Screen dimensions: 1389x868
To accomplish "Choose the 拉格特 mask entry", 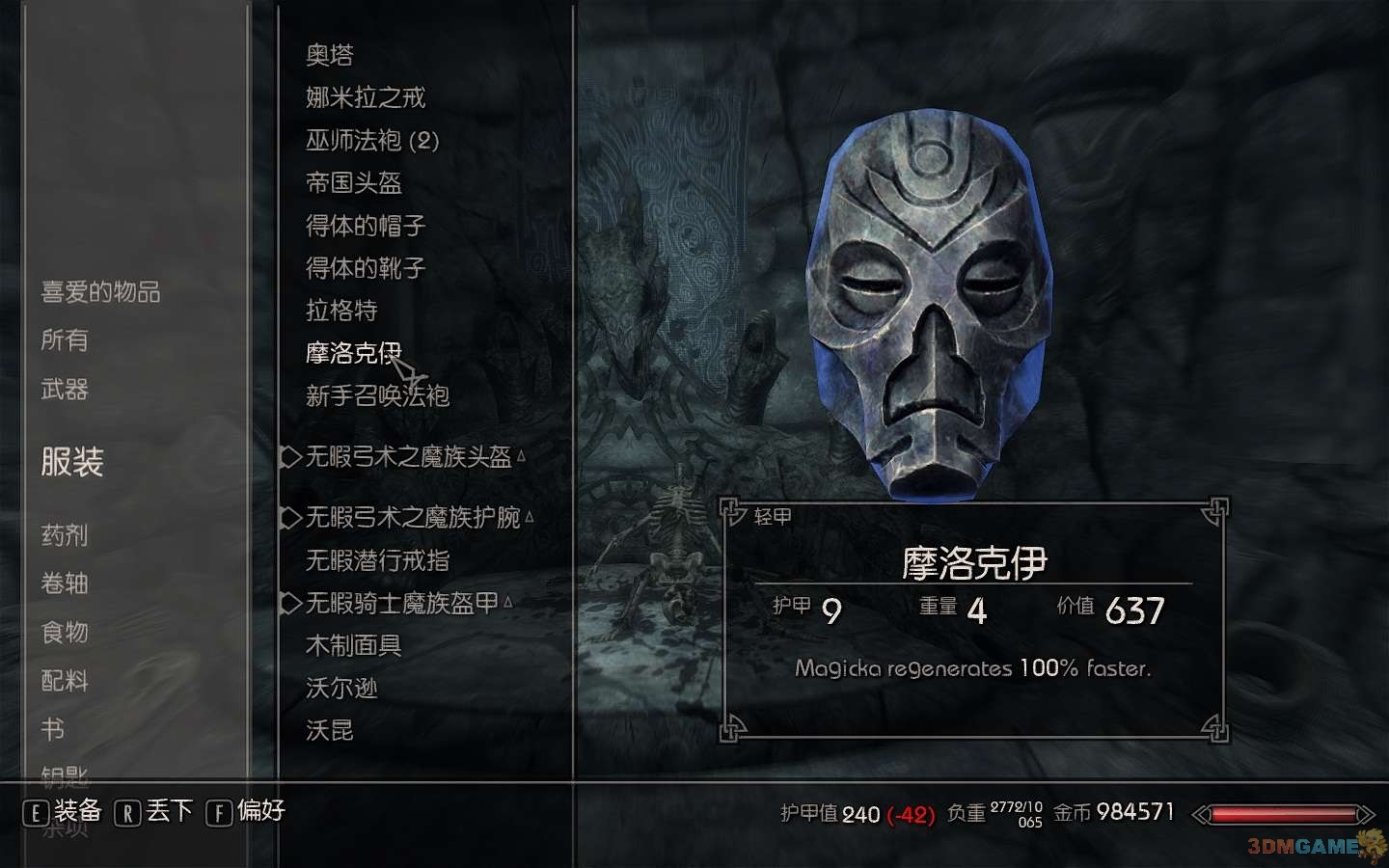I will (x=341, y=311).
